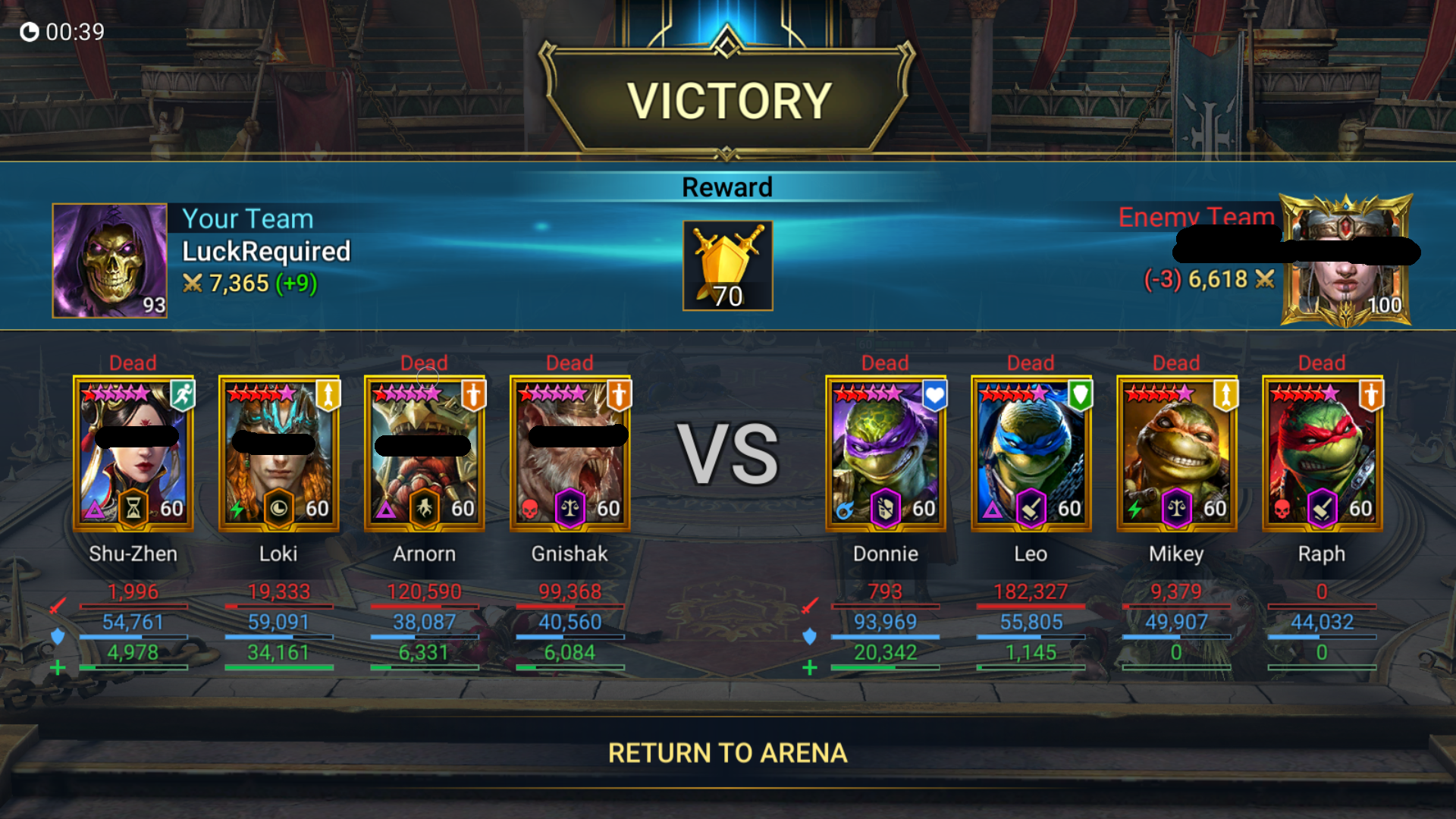This screenshot has height=819, width=1456.
Task: Return to Arena after the victory
Action: tap(727, 753)
